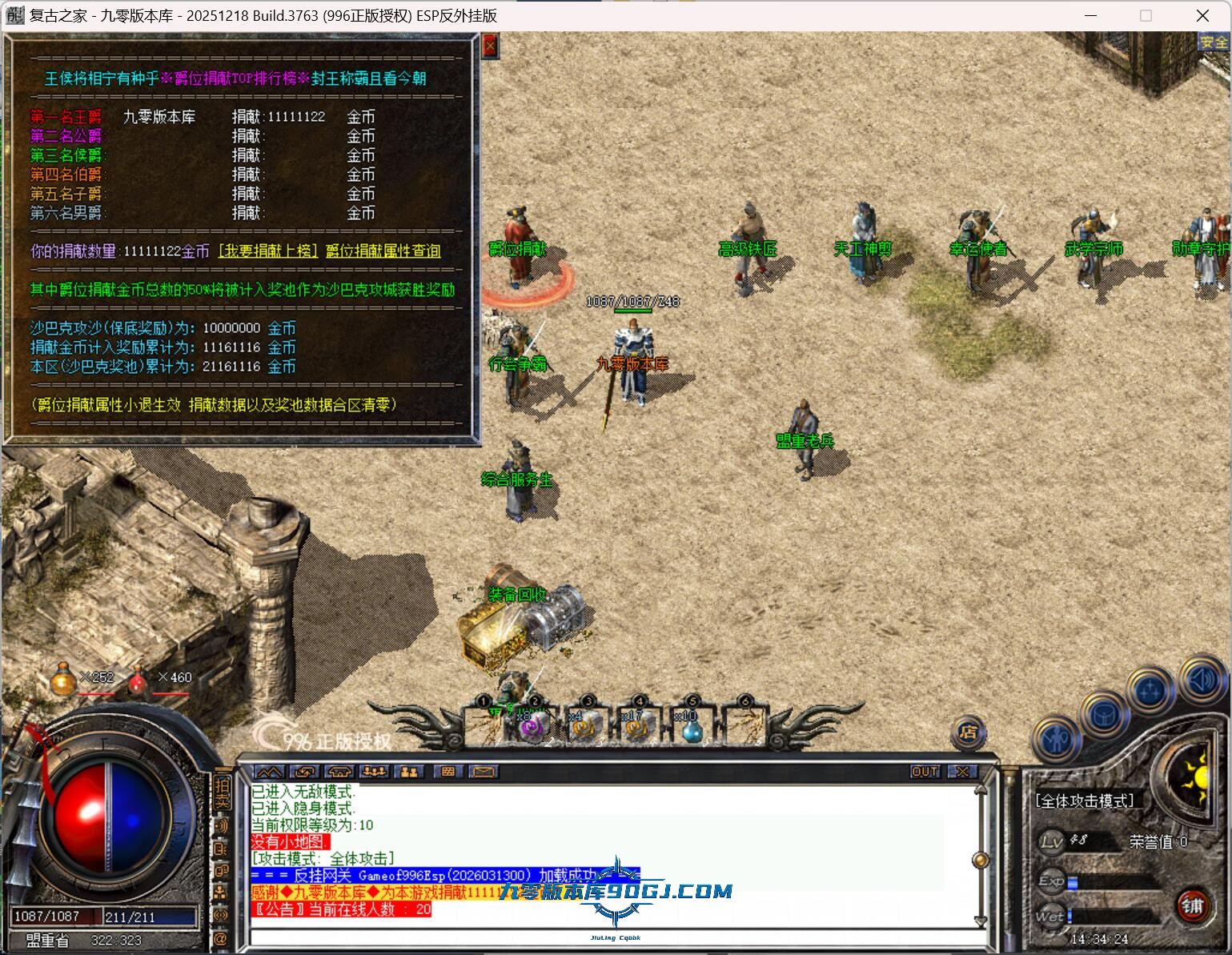Image resolution: width=1232 pixels, height=955 pixels.
Task: Open the 拍卖 auction button beside chat
Action: click(222, 792)
